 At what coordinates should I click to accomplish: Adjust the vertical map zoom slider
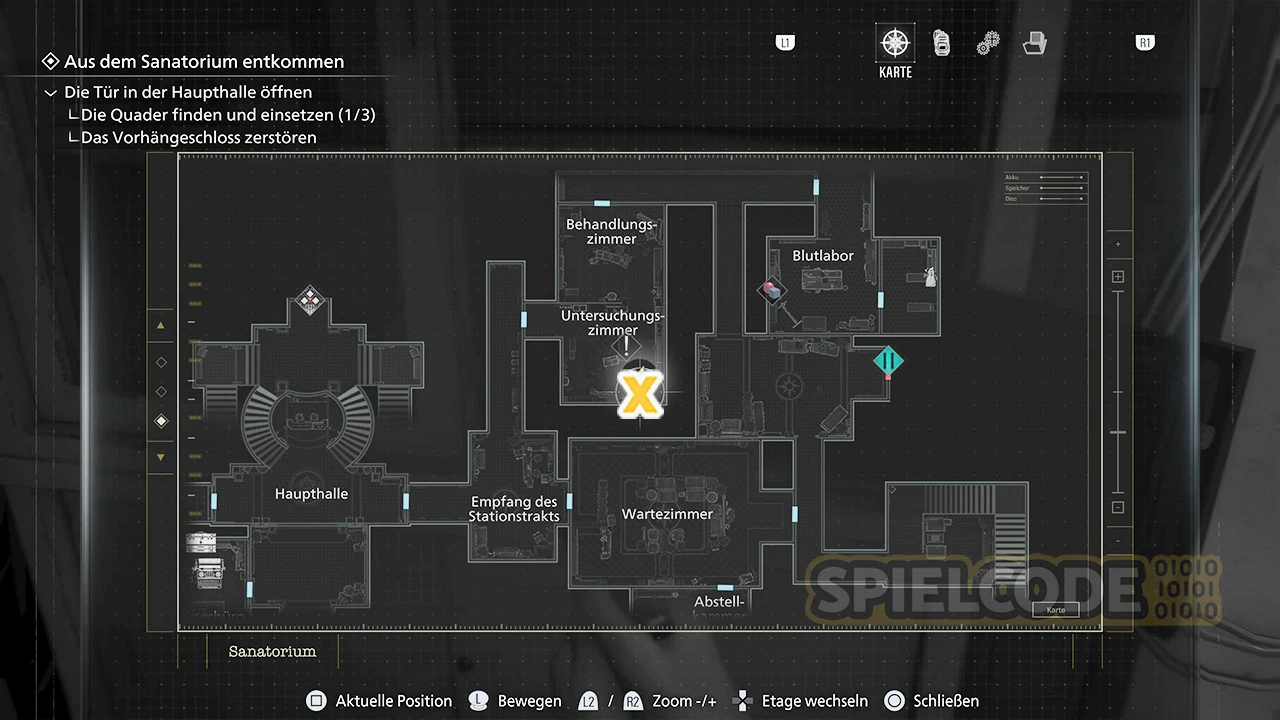(x=1118, y=432)
